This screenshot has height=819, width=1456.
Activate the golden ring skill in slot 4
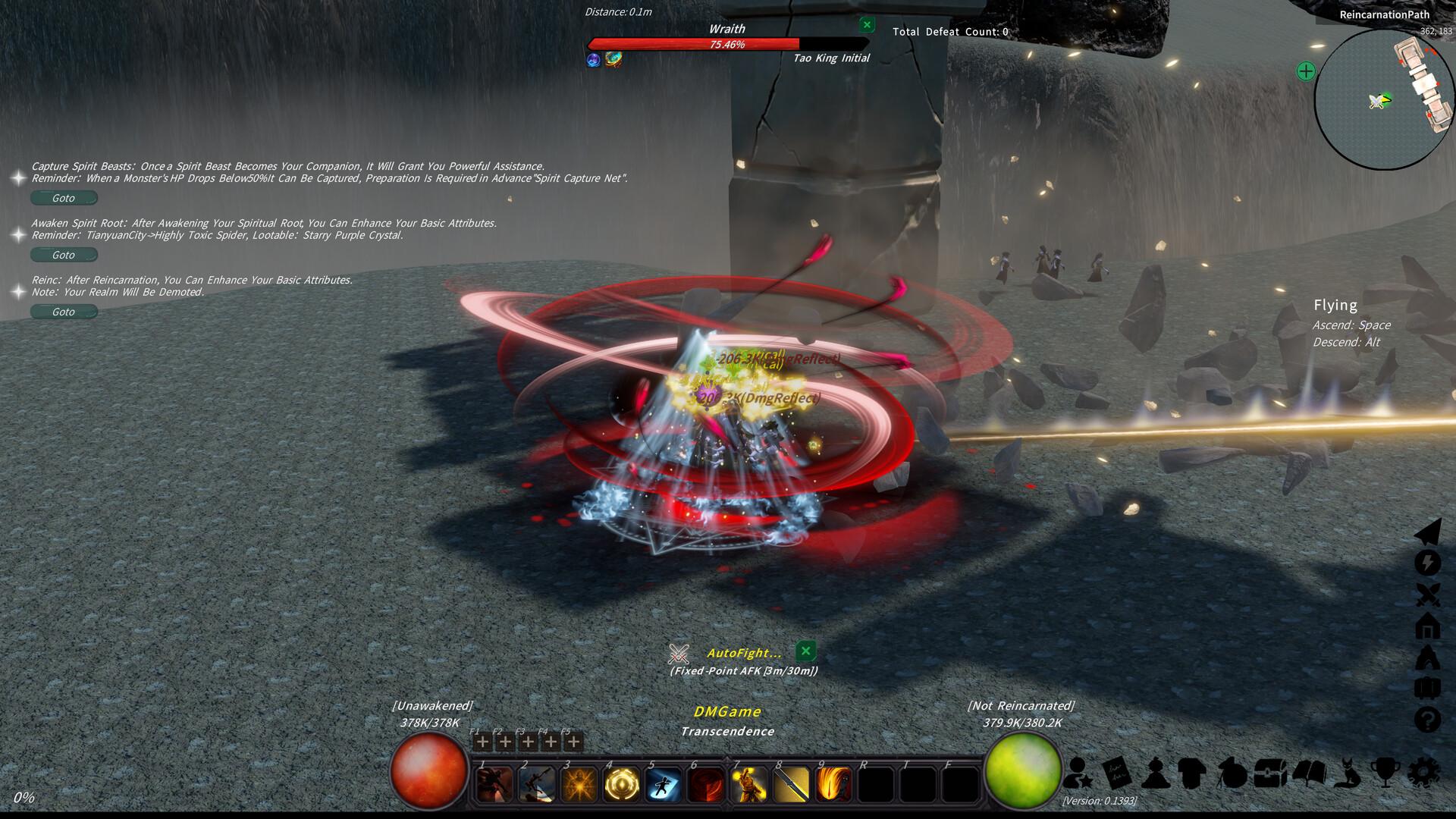[x=621, y=783]
